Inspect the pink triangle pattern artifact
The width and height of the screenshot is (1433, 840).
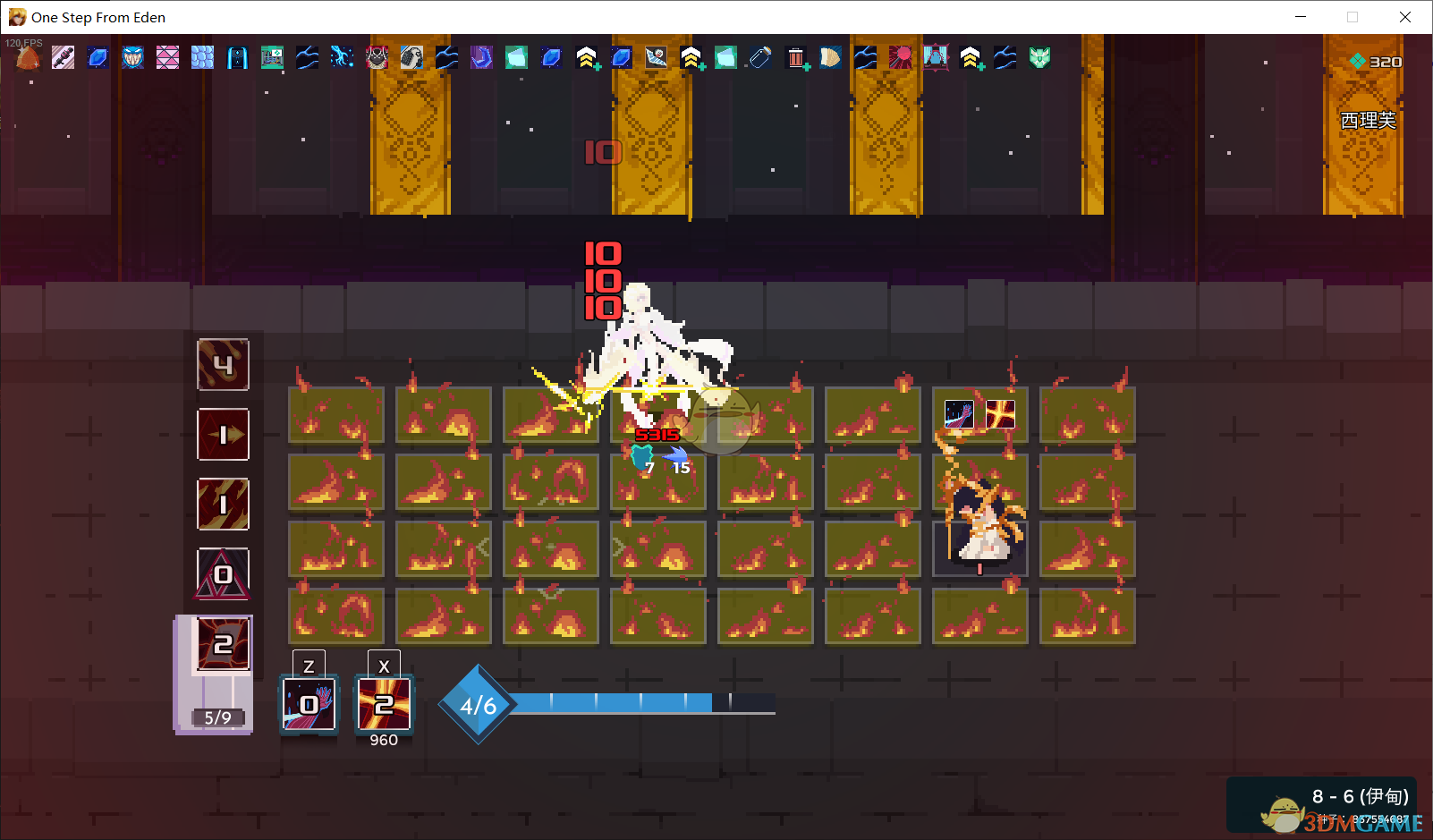[x=167, y=58]
